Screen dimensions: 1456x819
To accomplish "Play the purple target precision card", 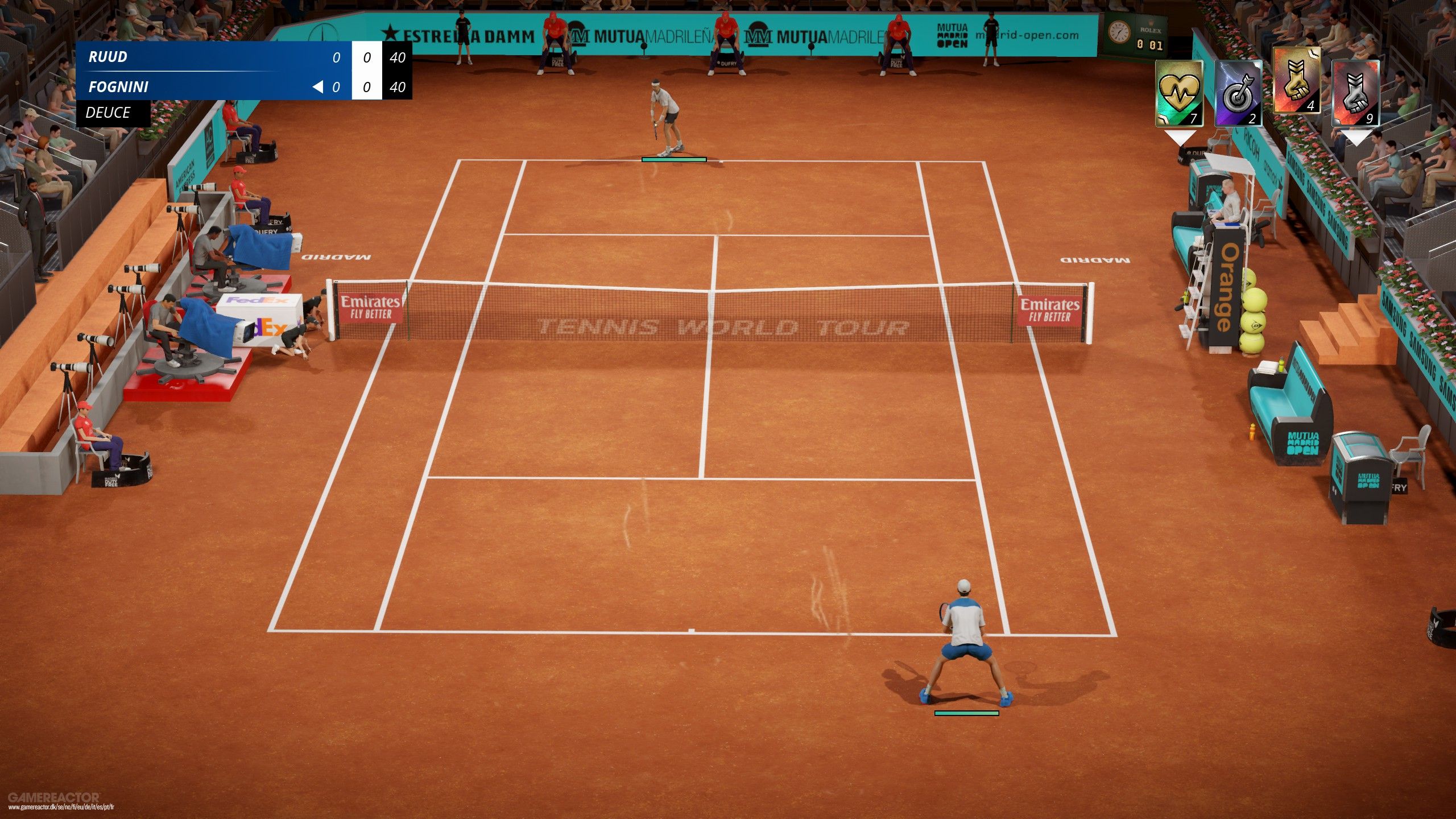I will tap(1239, 95).
